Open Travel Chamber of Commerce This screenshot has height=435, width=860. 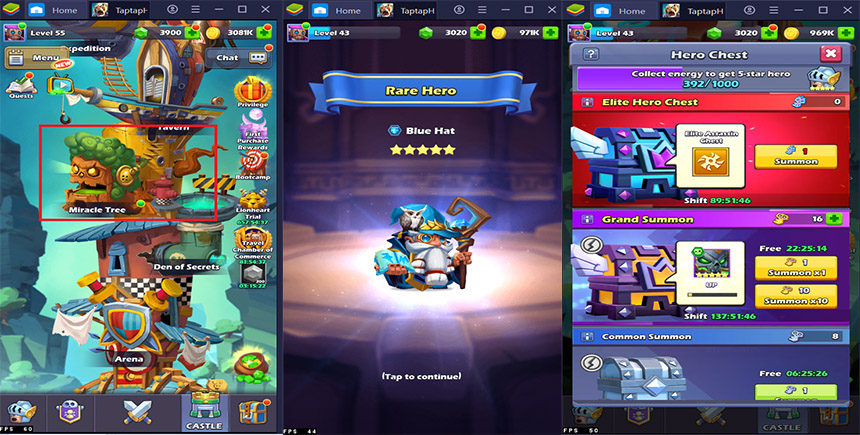252,240
